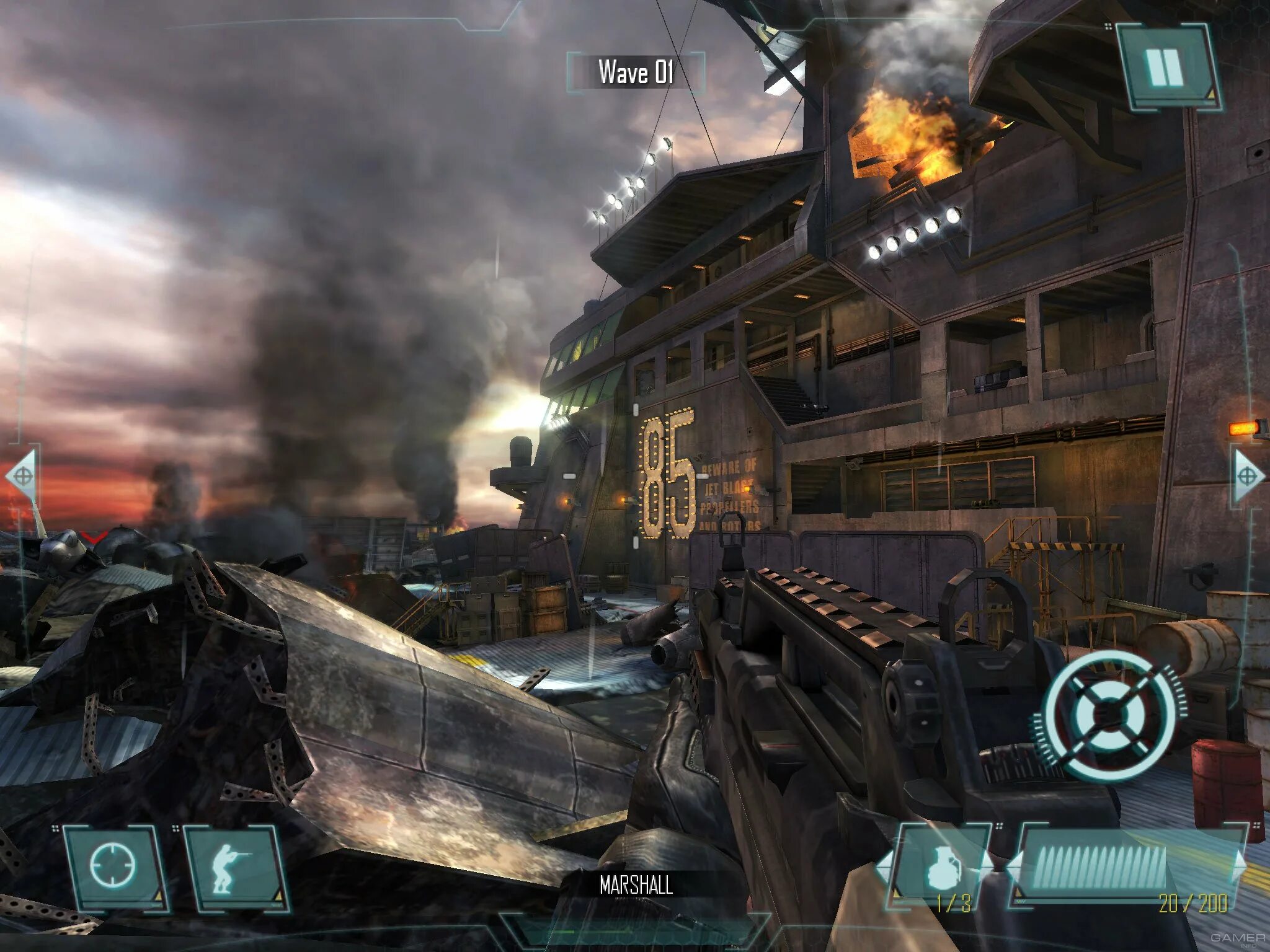This screenshot has height=952, width=1270.
Task: Snap to target with the left-edge arrow
Action: click(x=22, y=476)
